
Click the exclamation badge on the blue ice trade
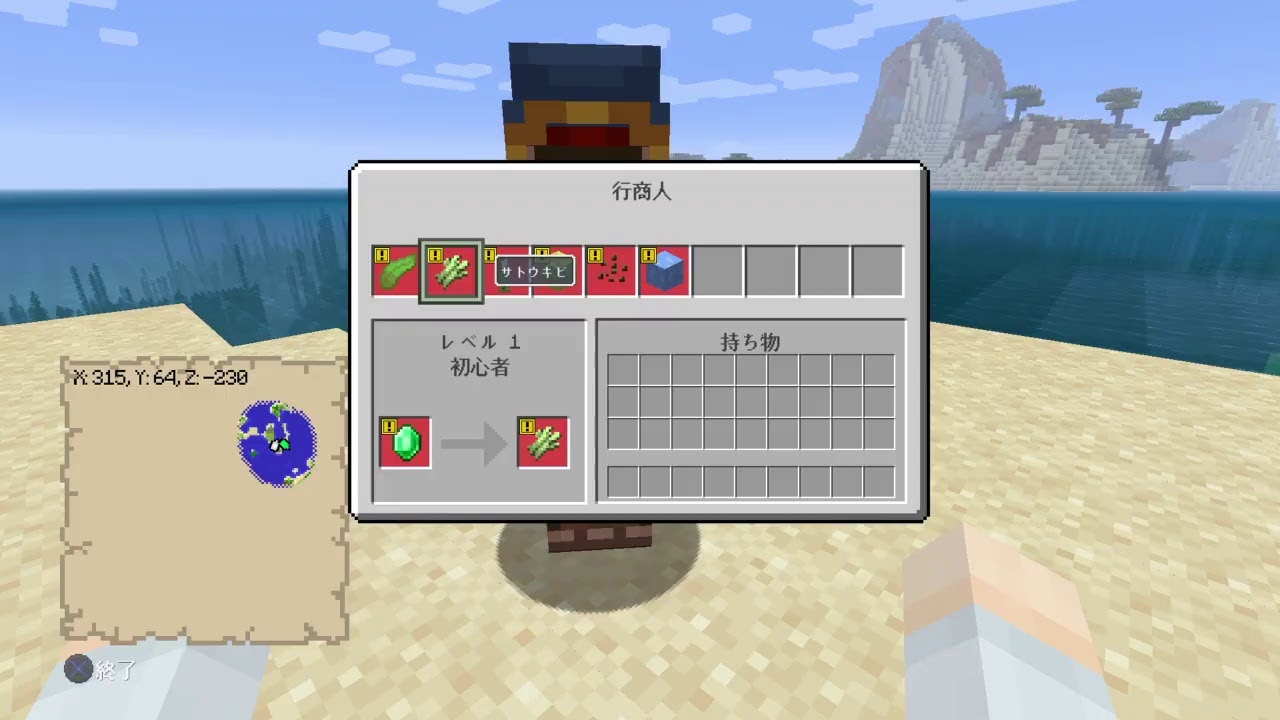coord(649,253)
